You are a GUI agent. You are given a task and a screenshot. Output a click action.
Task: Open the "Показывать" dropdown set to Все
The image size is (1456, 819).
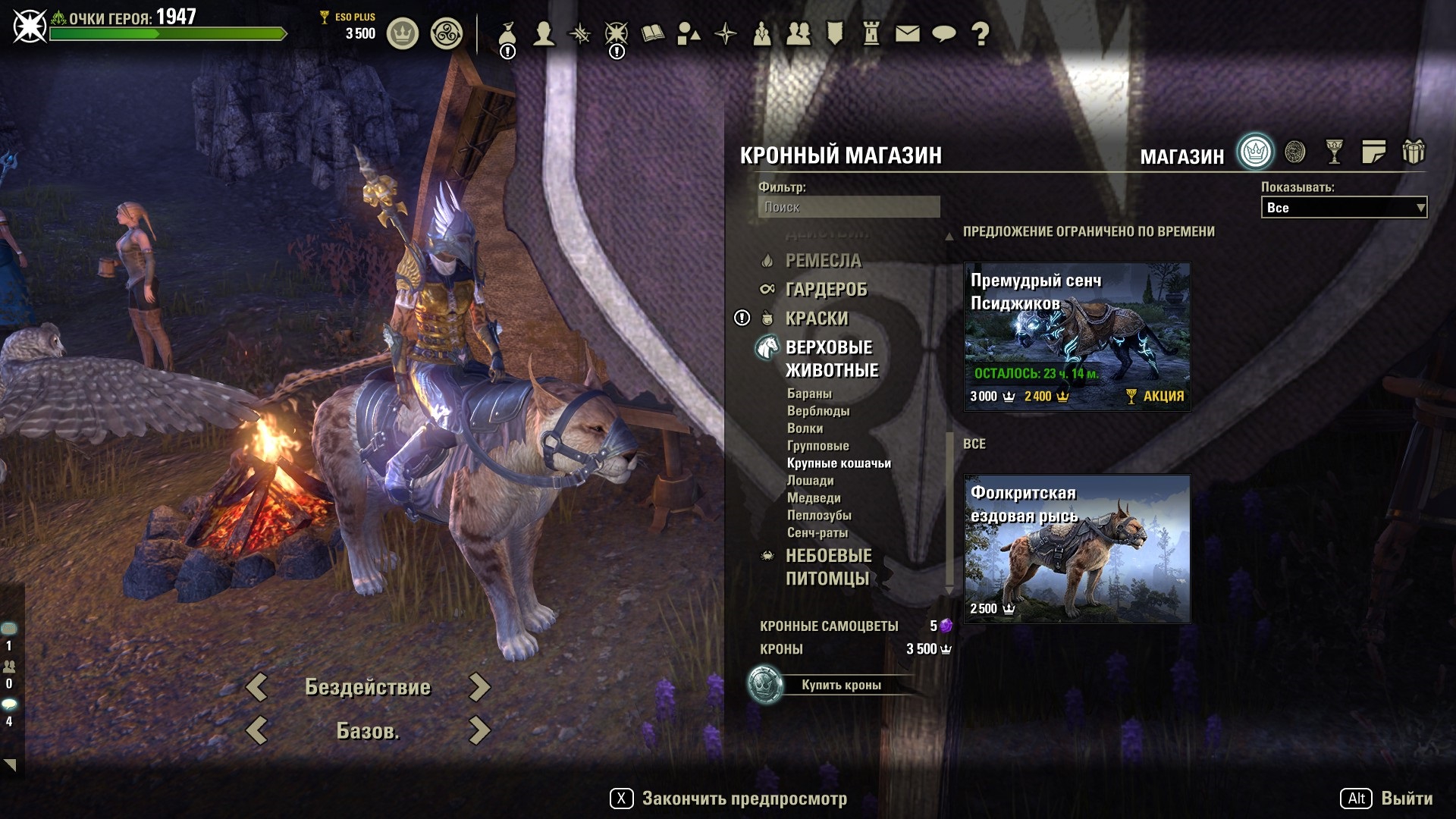1343,208
